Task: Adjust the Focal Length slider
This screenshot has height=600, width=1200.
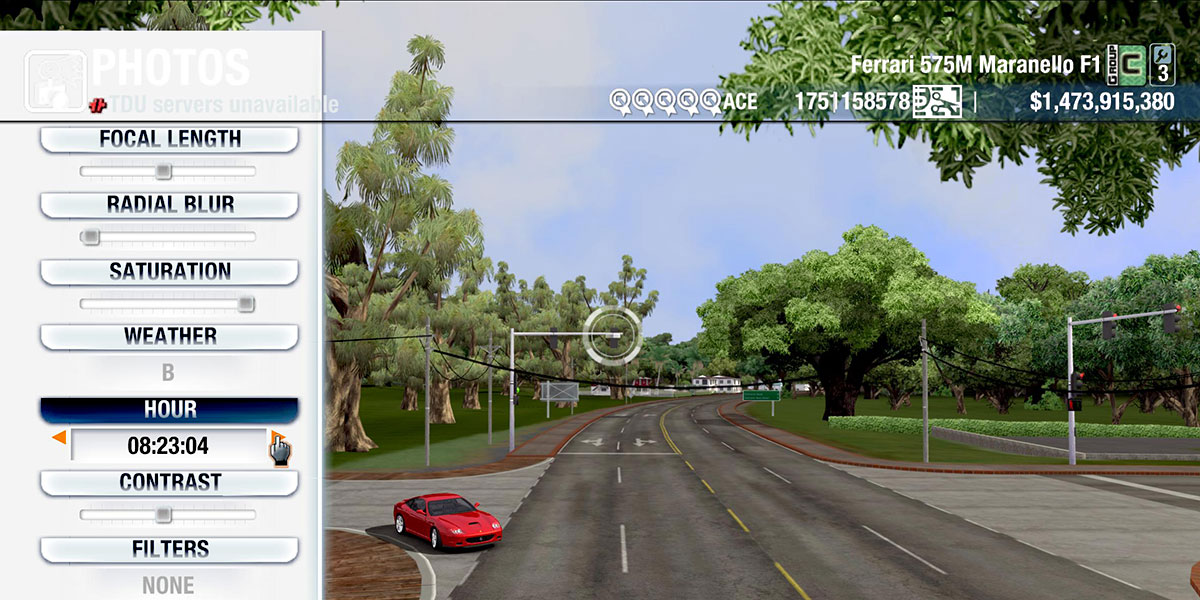Action: point(163,172)
